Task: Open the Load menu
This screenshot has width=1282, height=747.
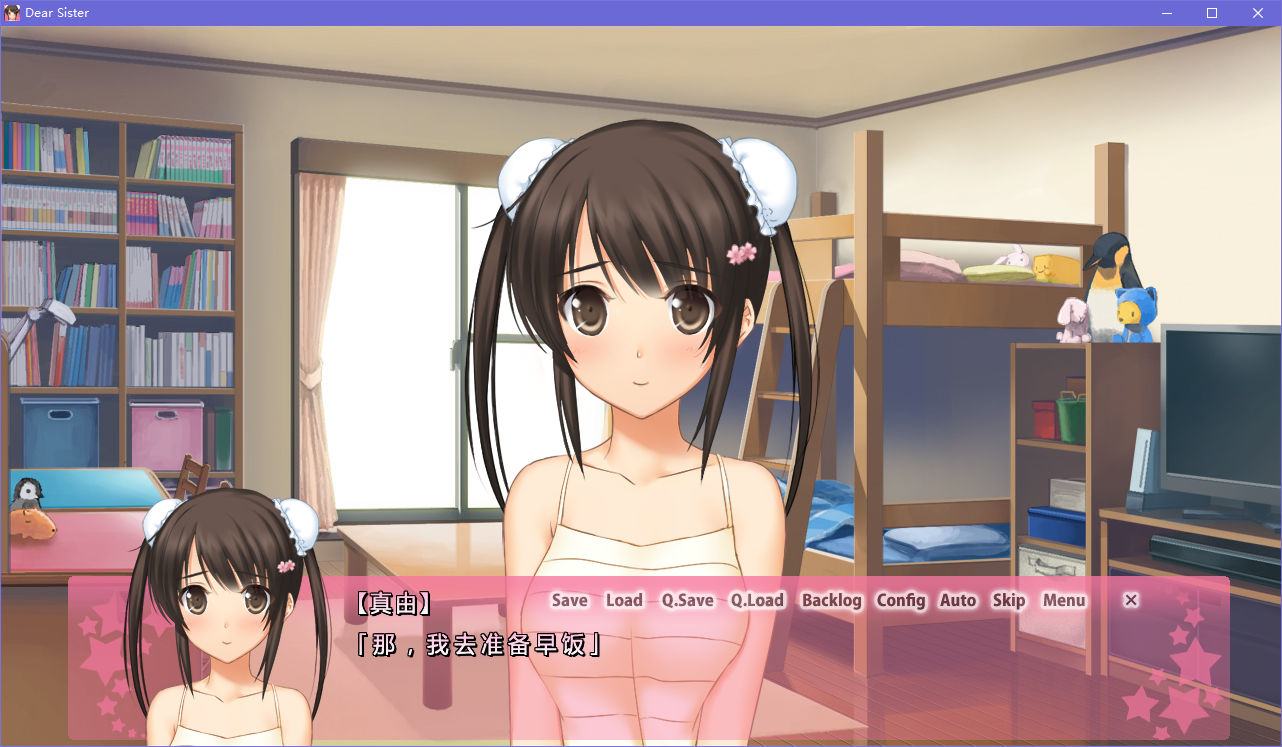Action: (624, 600)
